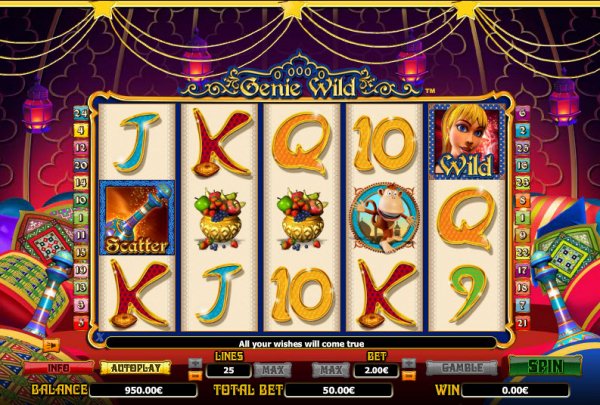Decrease the number of lines with the down arrow

[x=194, y=375]
